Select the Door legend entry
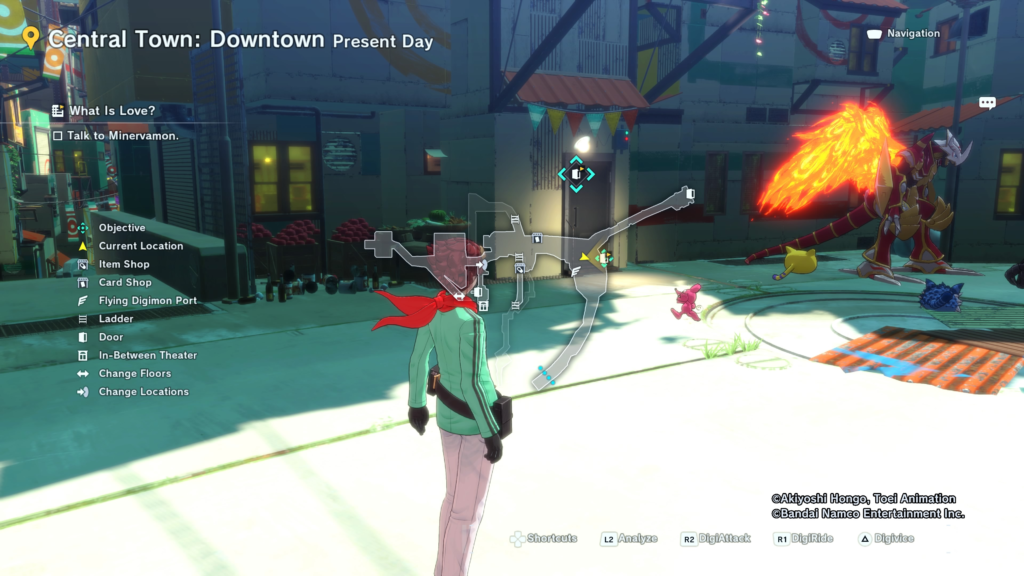Viewport: 1024px width, 576px height. [x=111, y=337]
